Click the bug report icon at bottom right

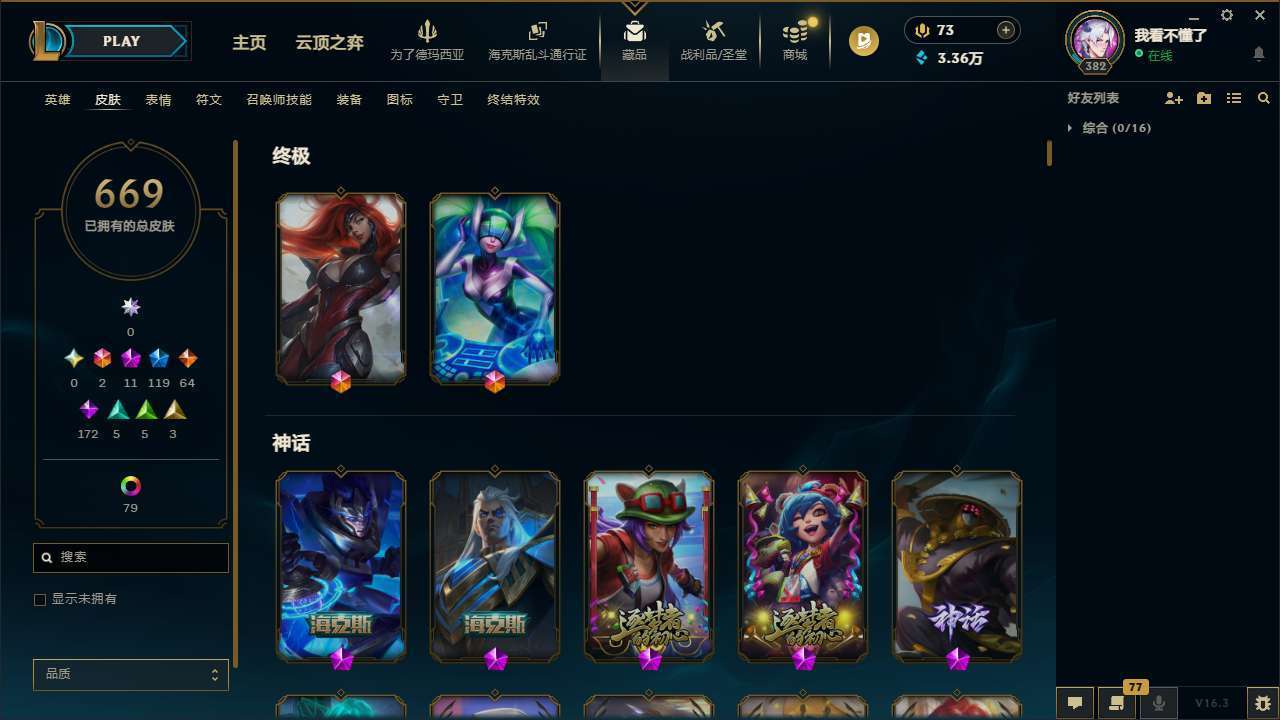(x=1259, y=702)
